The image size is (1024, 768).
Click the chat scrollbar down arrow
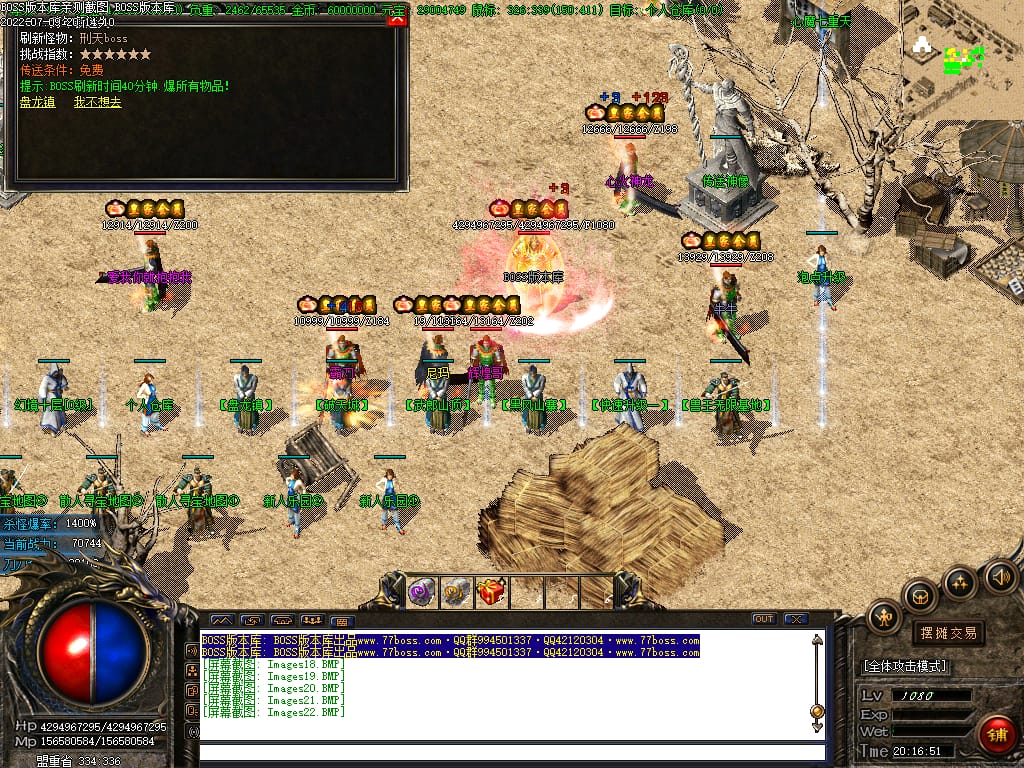pyautogui.click(x=817, y=728)
